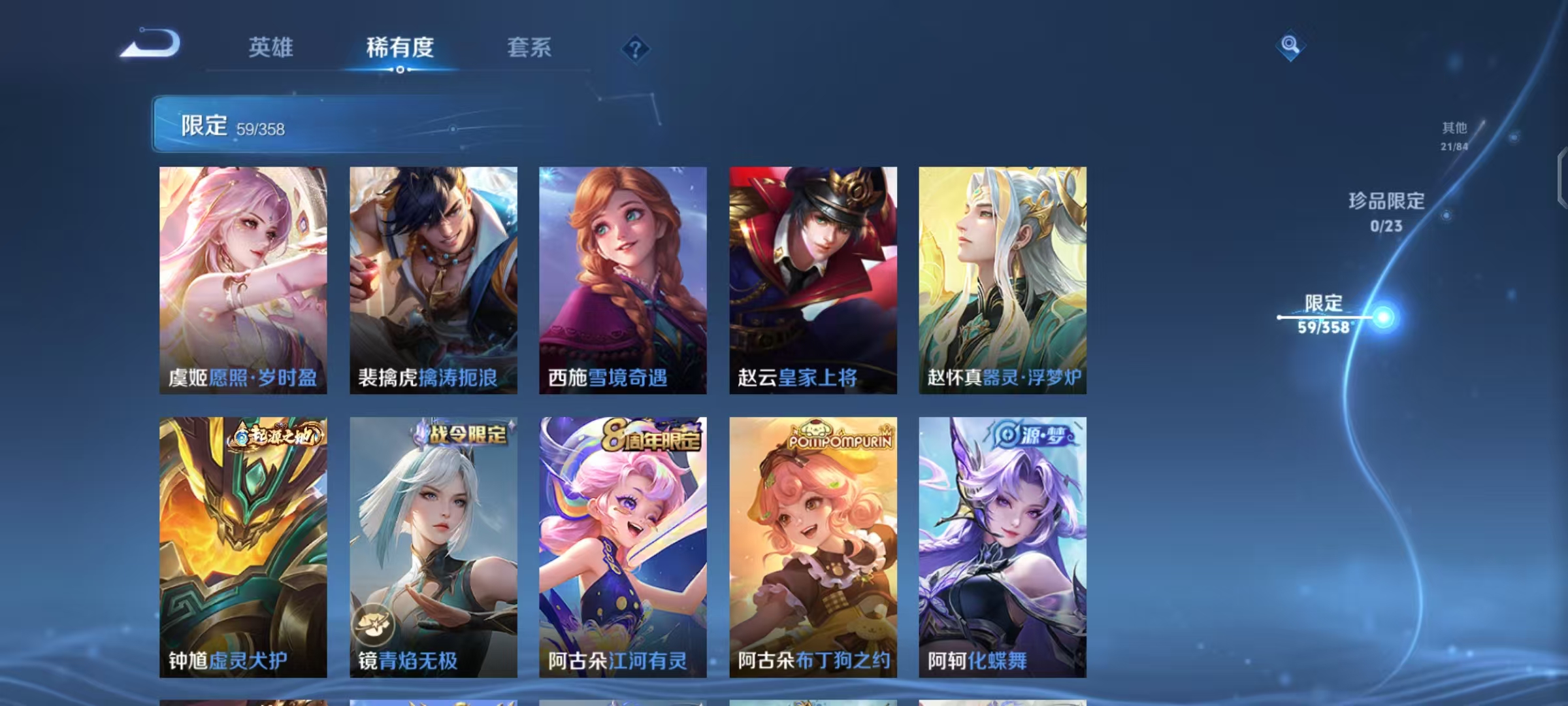This screenshot has height=706, width=1568.
Task: Open the 赵云 皇家上将 skin thumbnail
Action: click(812, 281)
